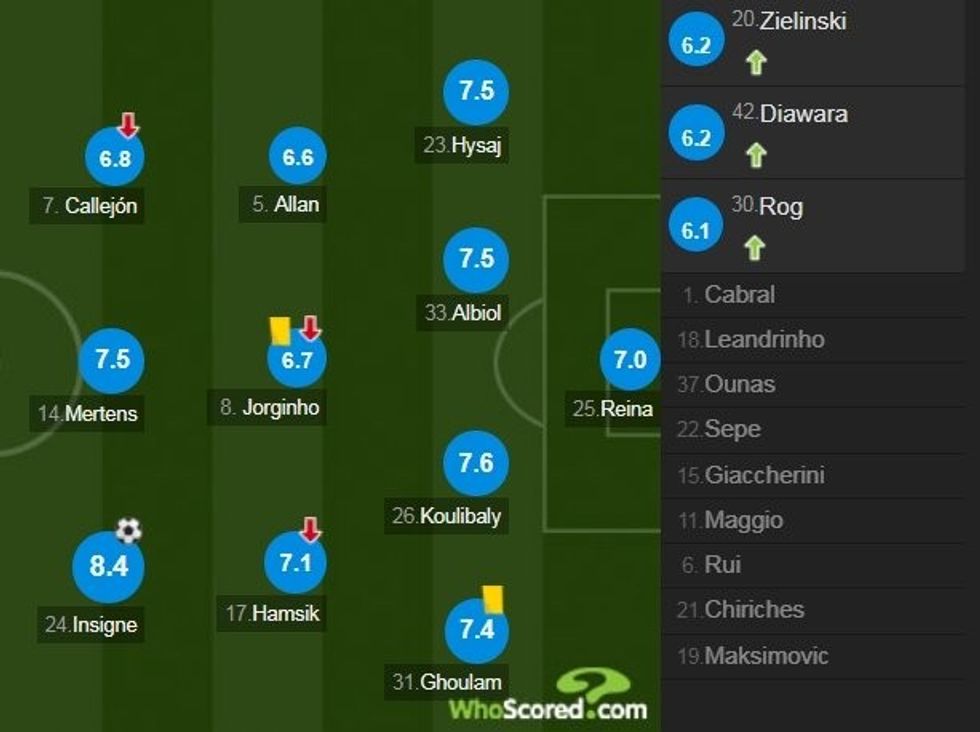
Task: Click Callejón's 6.8 rating bubble
Action: [115, 158]
